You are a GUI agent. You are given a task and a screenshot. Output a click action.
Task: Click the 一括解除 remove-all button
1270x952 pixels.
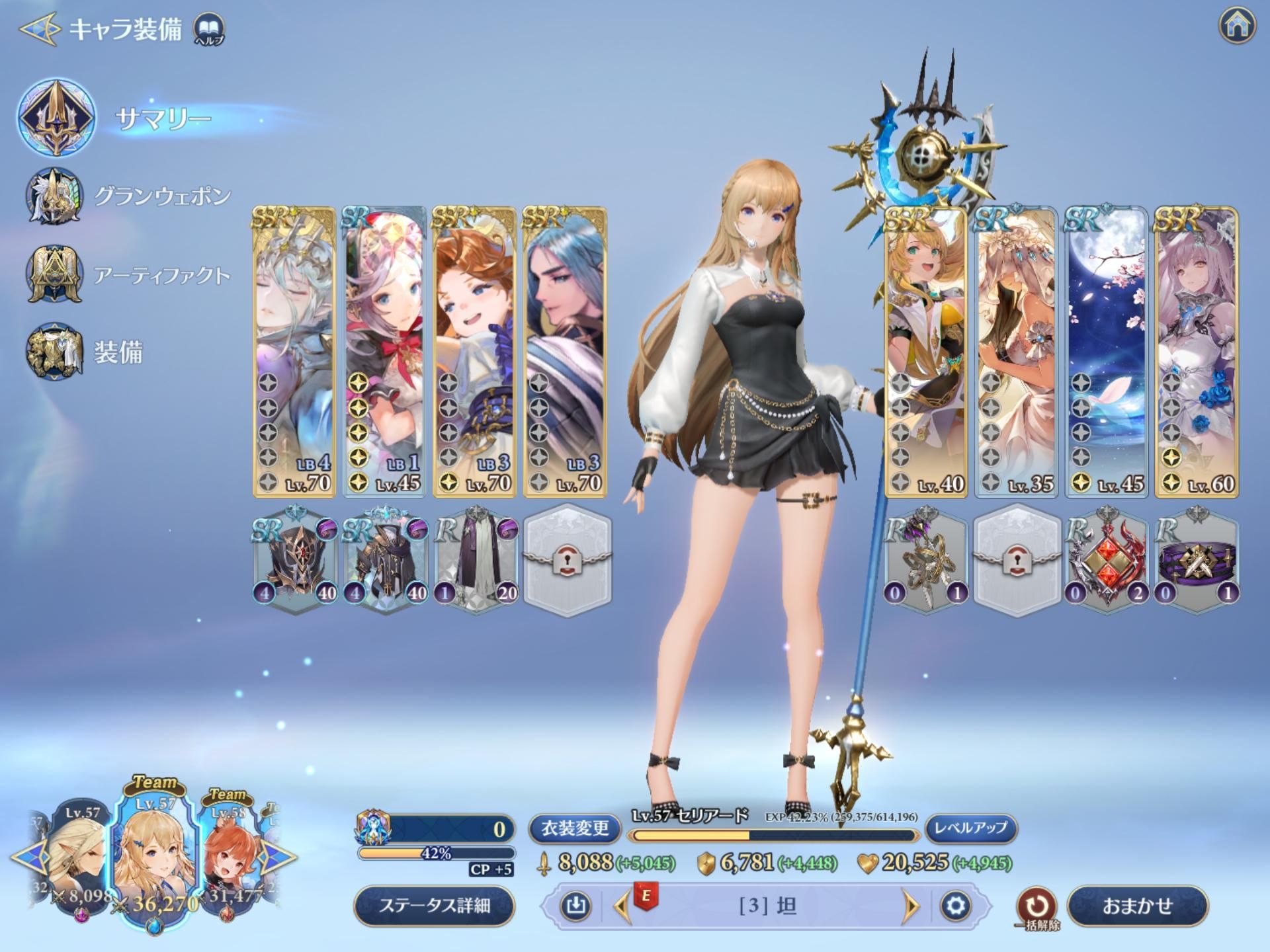(x=1036, y=907)
